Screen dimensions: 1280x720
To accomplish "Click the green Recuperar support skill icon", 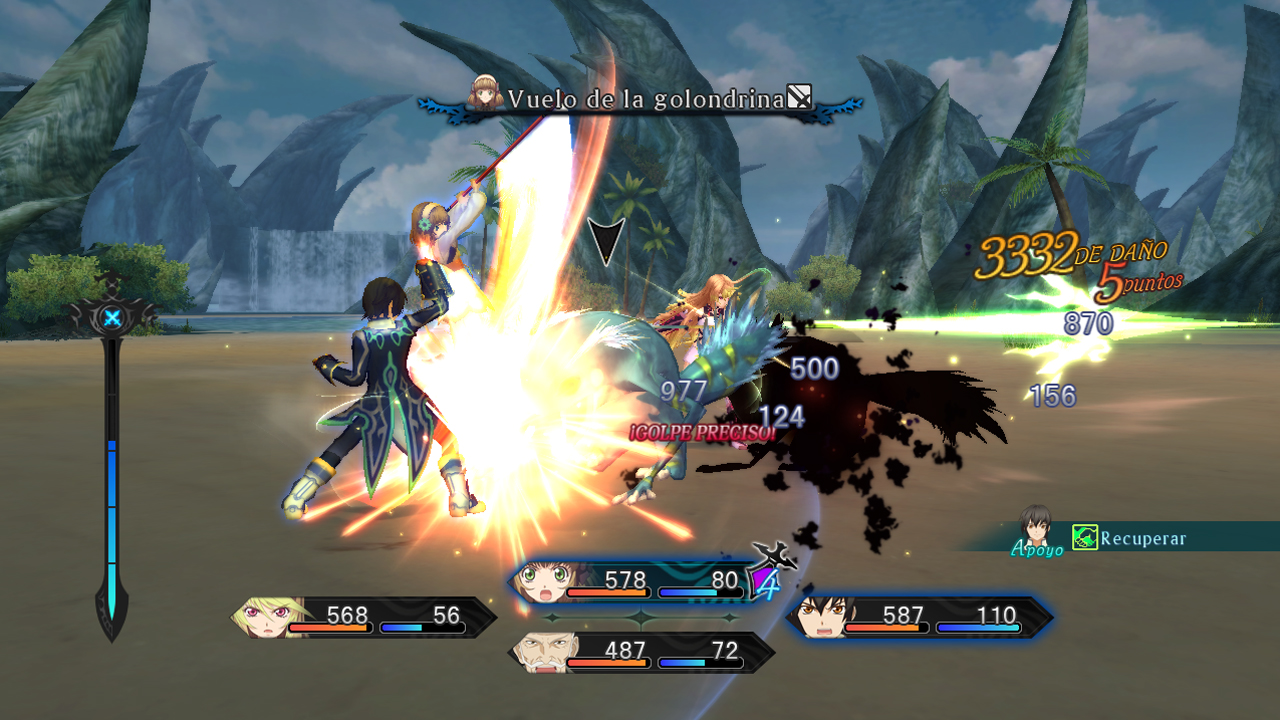I will click(1084, 538).
